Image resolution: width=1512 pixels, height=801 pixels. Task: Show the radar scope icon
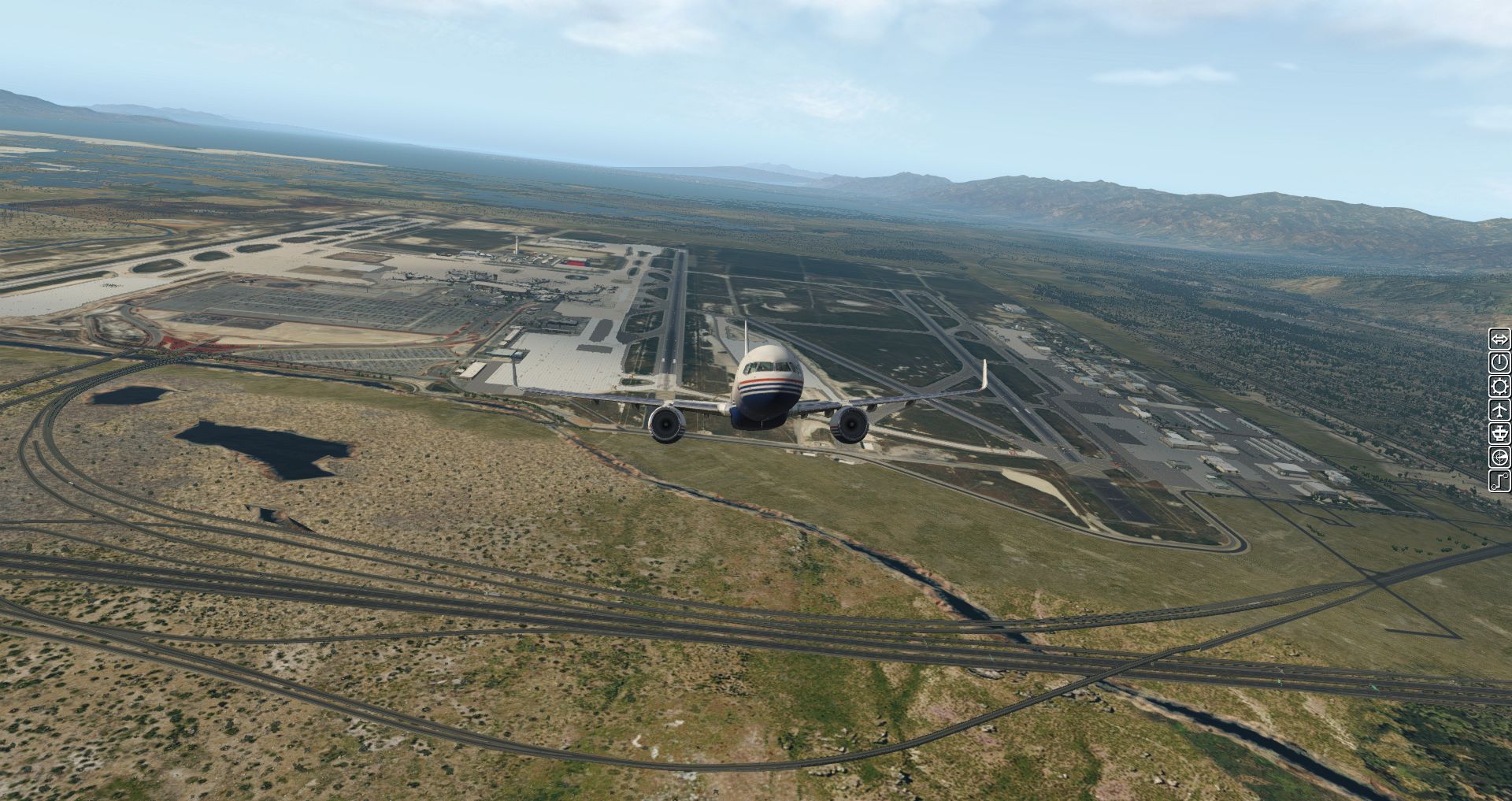(x=1499, y=457)
